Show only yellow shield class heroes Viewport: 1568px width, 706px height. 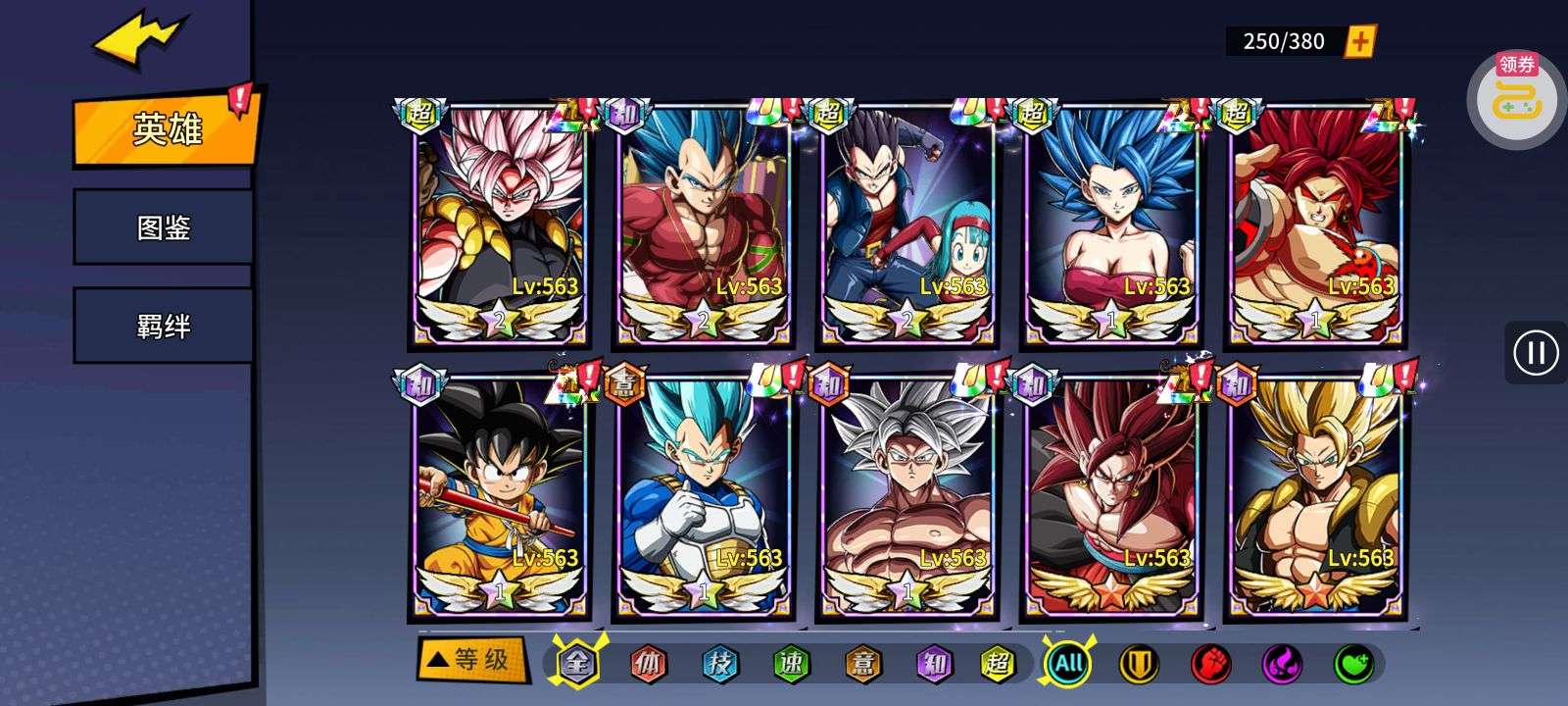click(1139, 664)
